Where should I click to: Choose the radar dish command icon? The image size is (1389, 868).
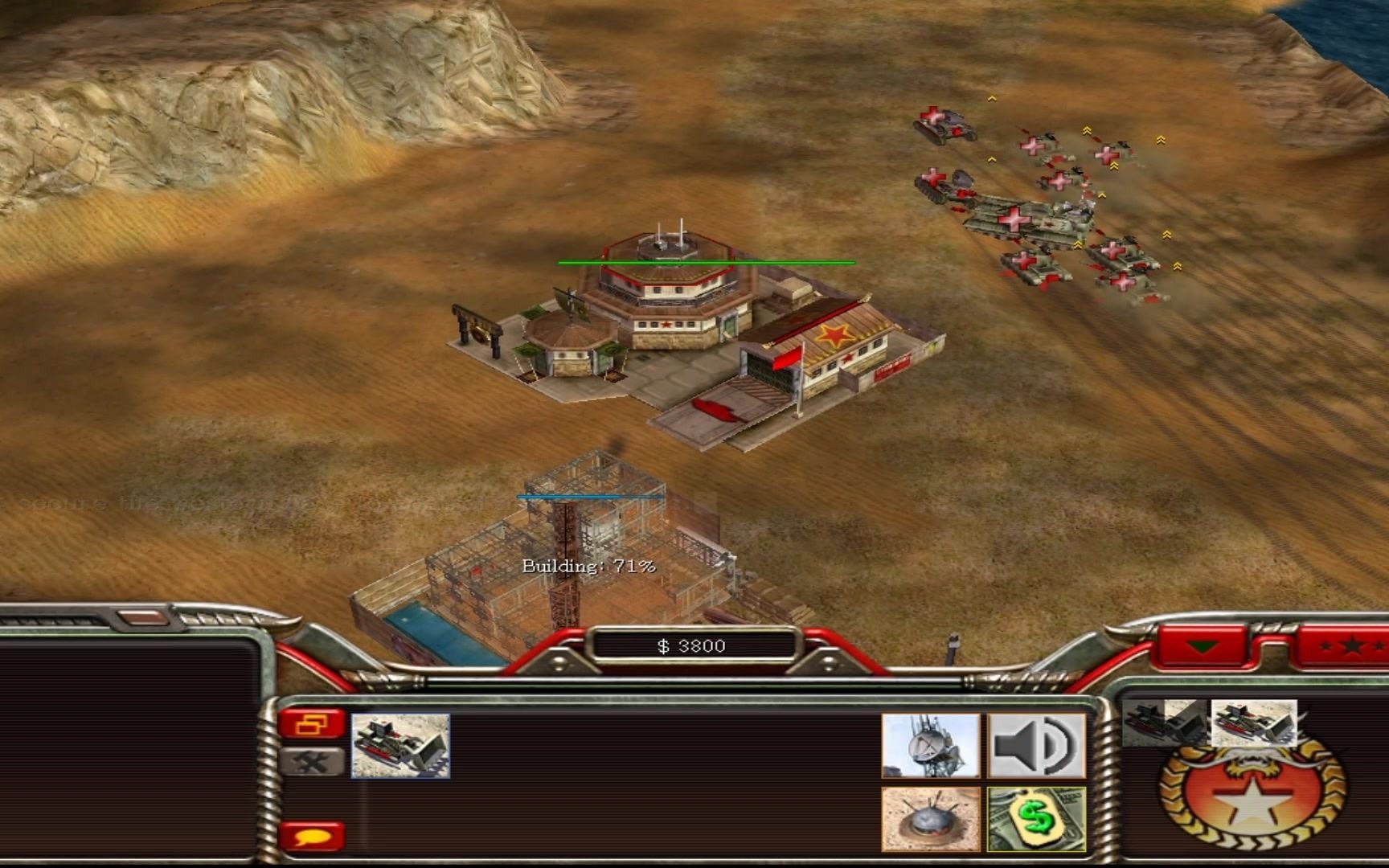point(931,746)
